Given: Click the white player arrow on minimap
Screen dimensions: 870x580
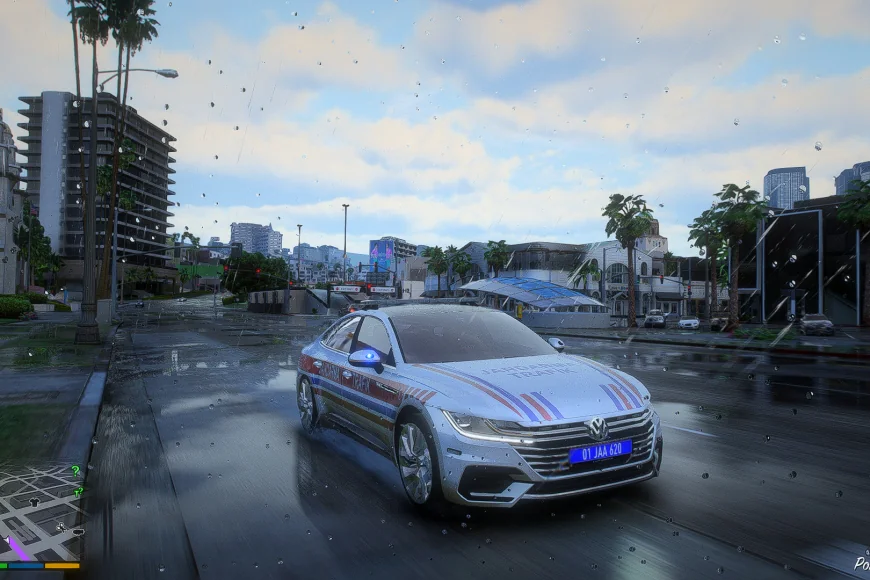Looking at the screenshot, I should click(7, 540).
